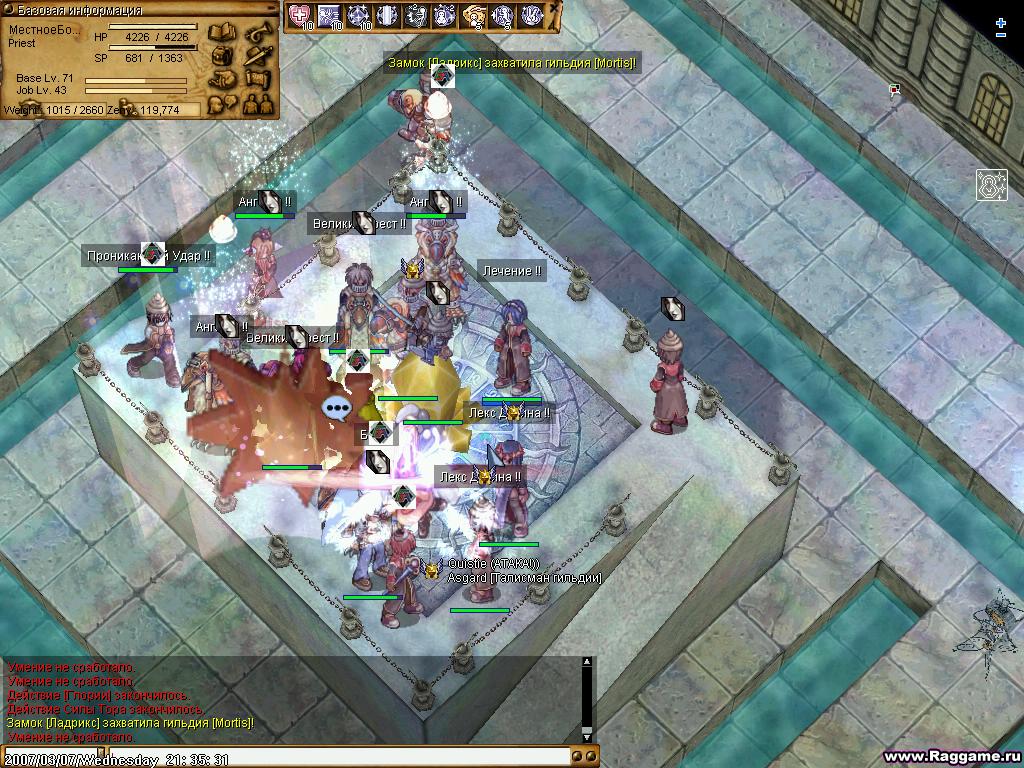Zoom out with the blue minus button
Viewport: 1024px width, 768px height.
tap(1001, 36)
